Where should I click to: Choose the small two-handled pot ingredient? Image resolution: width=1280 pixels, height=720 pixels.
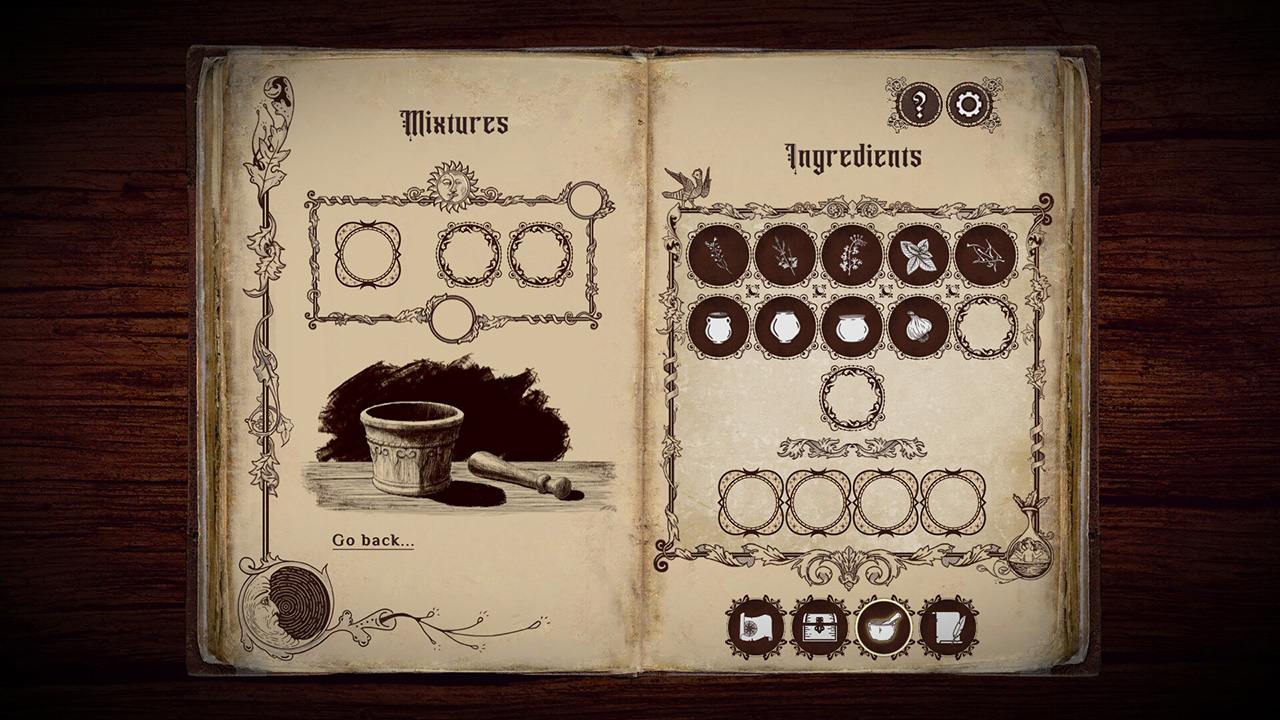click(x=718, y=328)
